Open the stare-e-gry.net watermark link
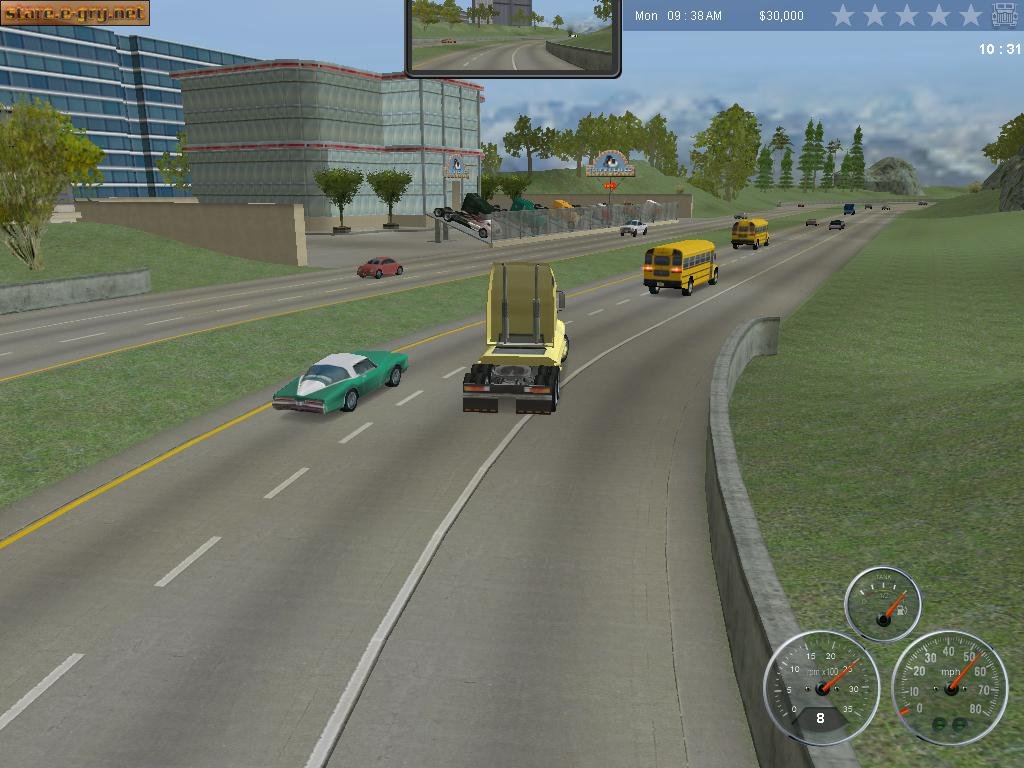The height and width of the screenshot is (768, 1024). [75, 13]
